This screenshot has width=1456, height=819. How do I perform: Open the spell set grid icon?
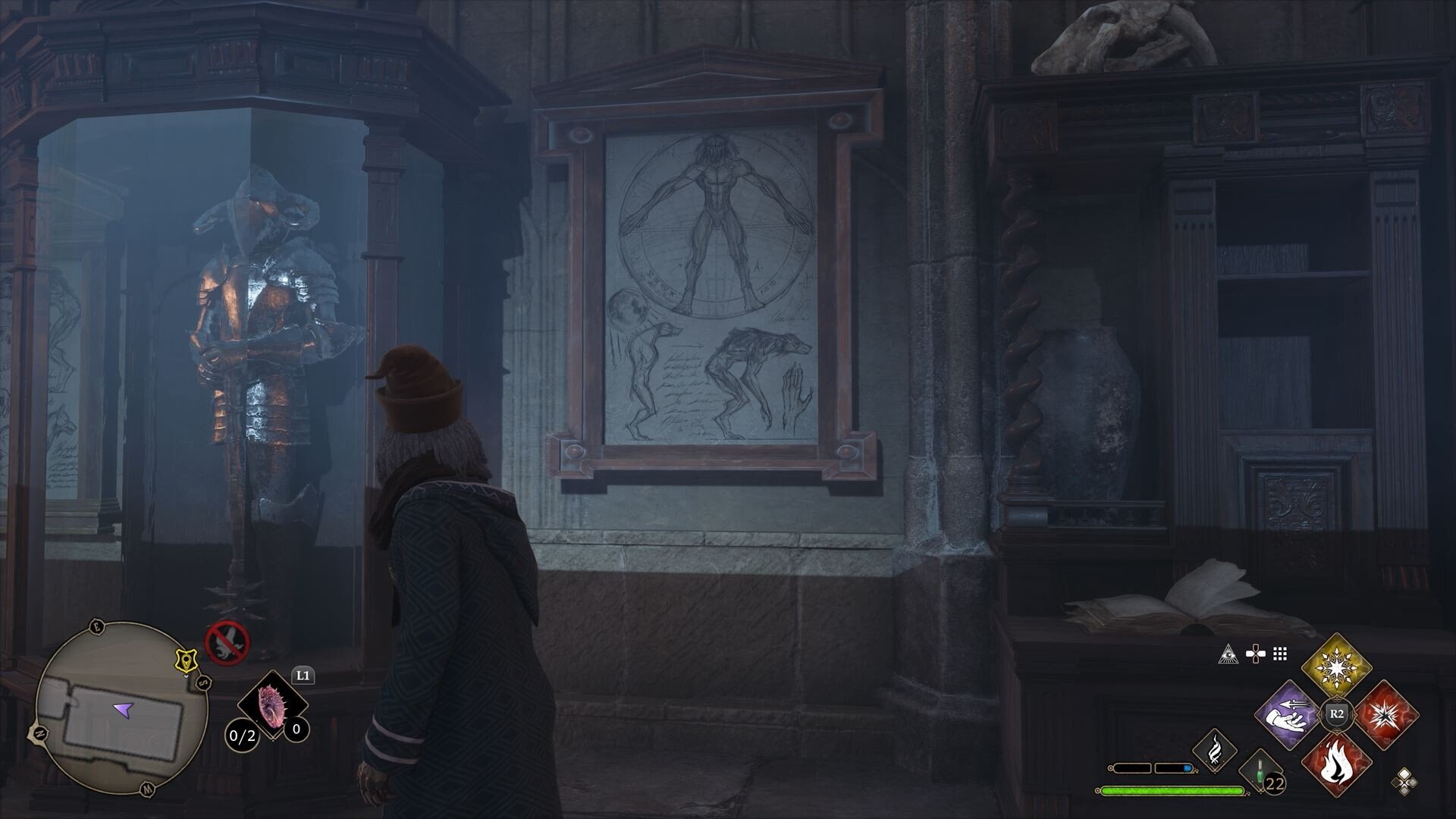pyautogui.click(x=1279, y=653)
